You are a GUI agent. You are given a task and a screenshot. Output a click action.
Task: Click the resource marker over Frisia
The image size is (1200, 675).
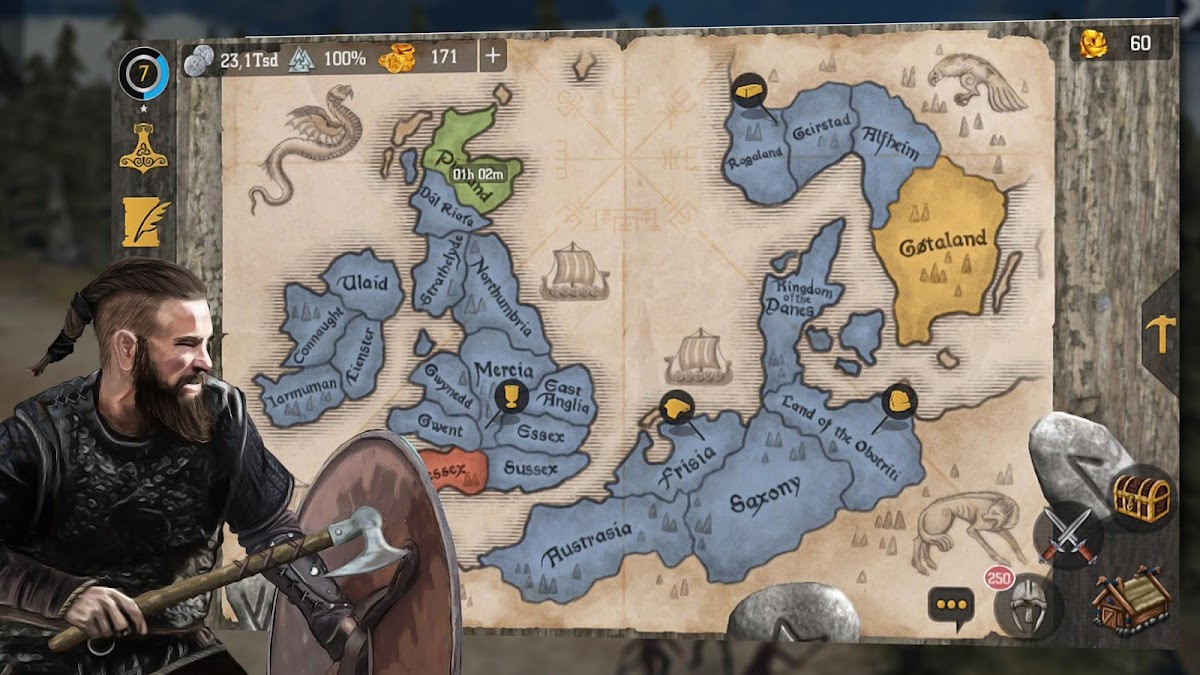677,408
